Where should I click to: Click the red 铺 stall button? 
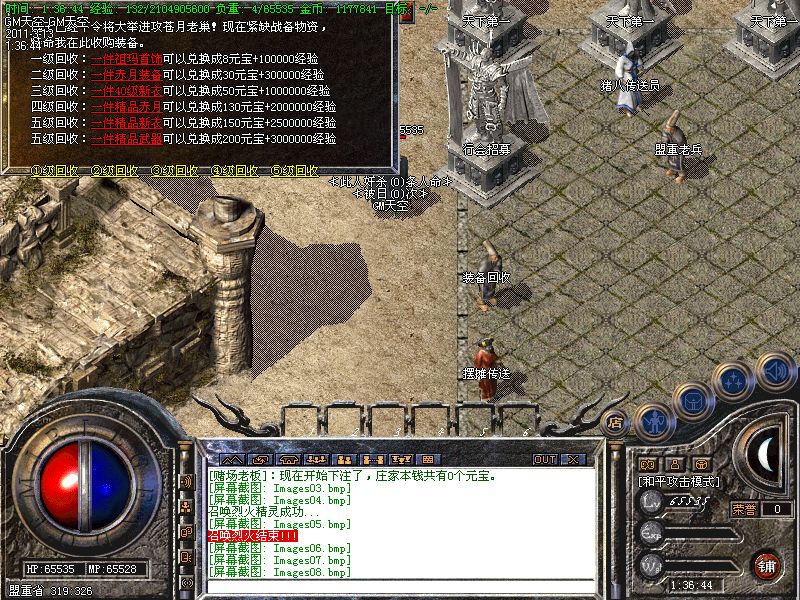pyautogui.click(x=768, y=565)
